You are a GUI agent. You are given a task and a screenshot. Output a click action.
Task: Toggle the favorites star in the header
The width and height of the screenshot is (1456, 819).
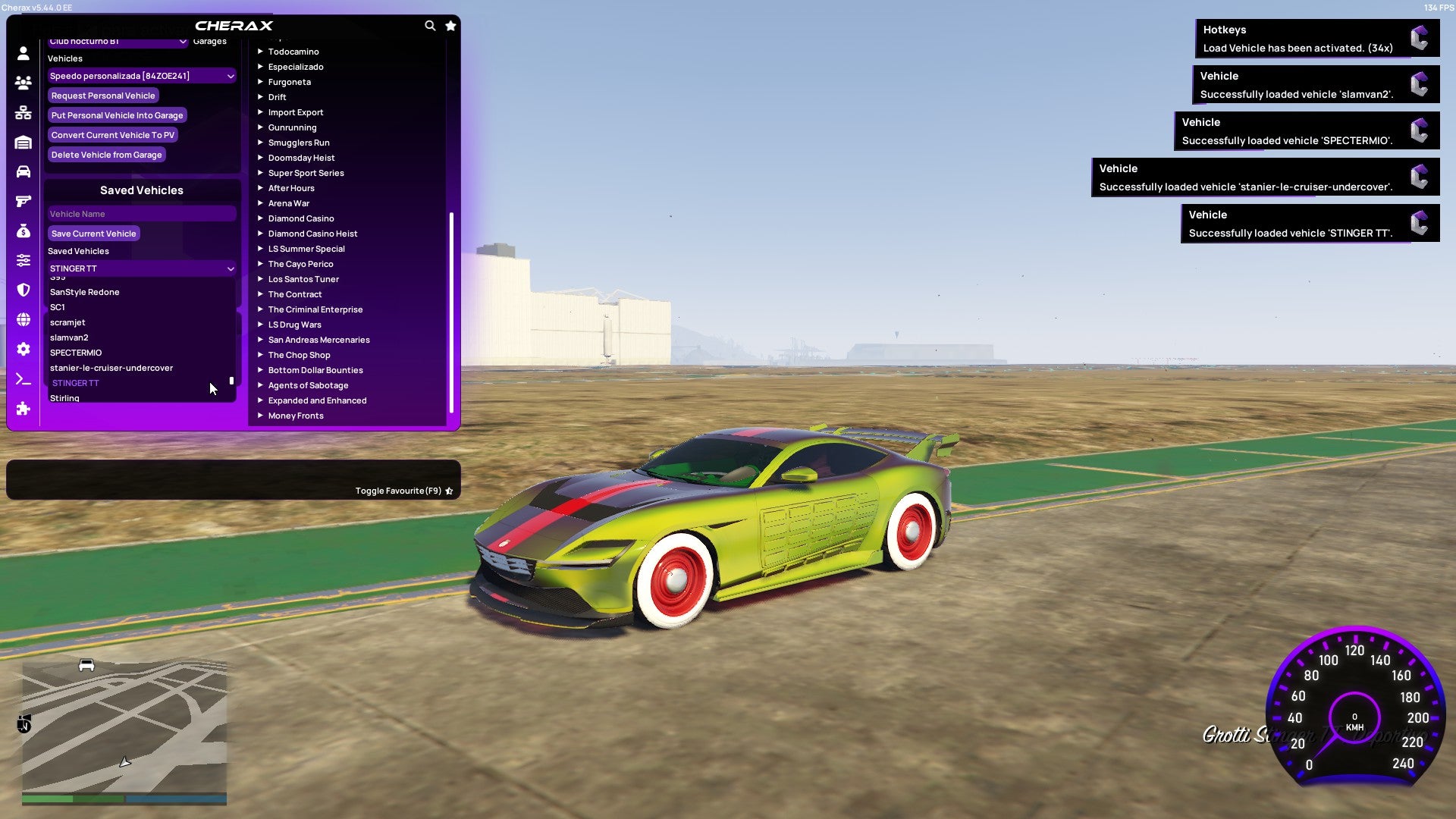[450, 25]
